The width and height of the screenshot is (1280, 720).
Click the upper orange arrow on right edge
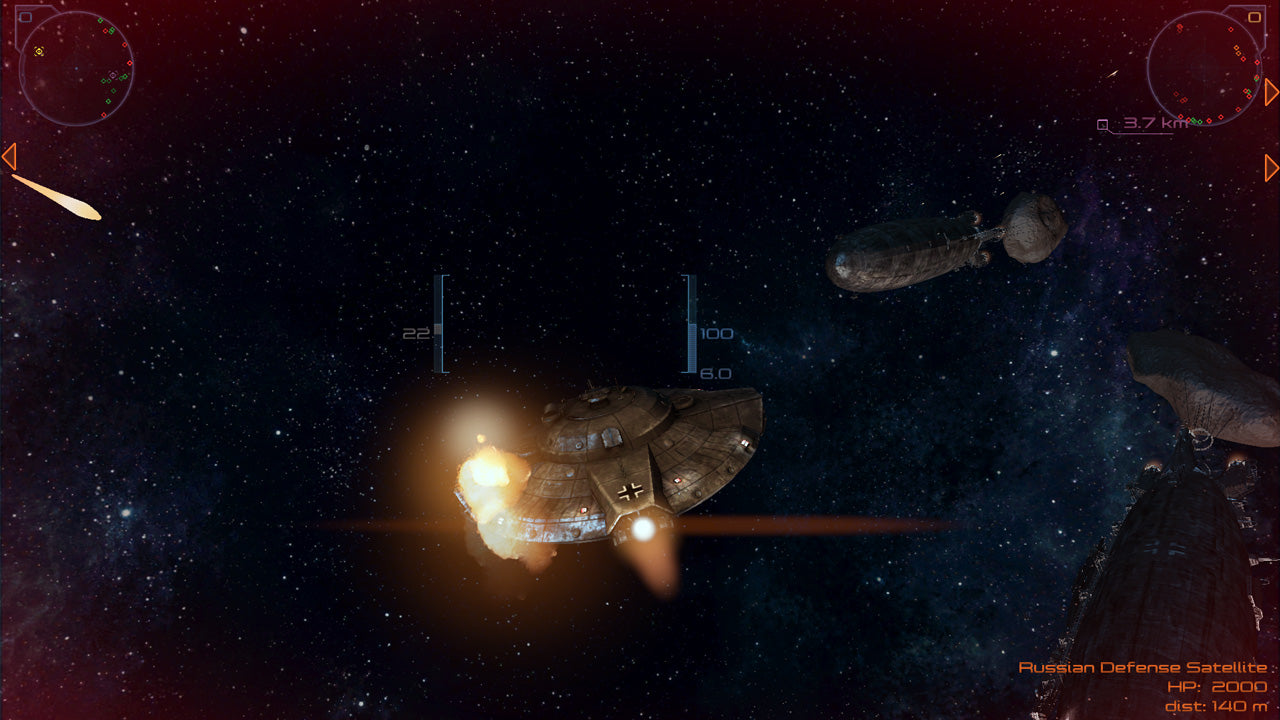pos(1271,91)
